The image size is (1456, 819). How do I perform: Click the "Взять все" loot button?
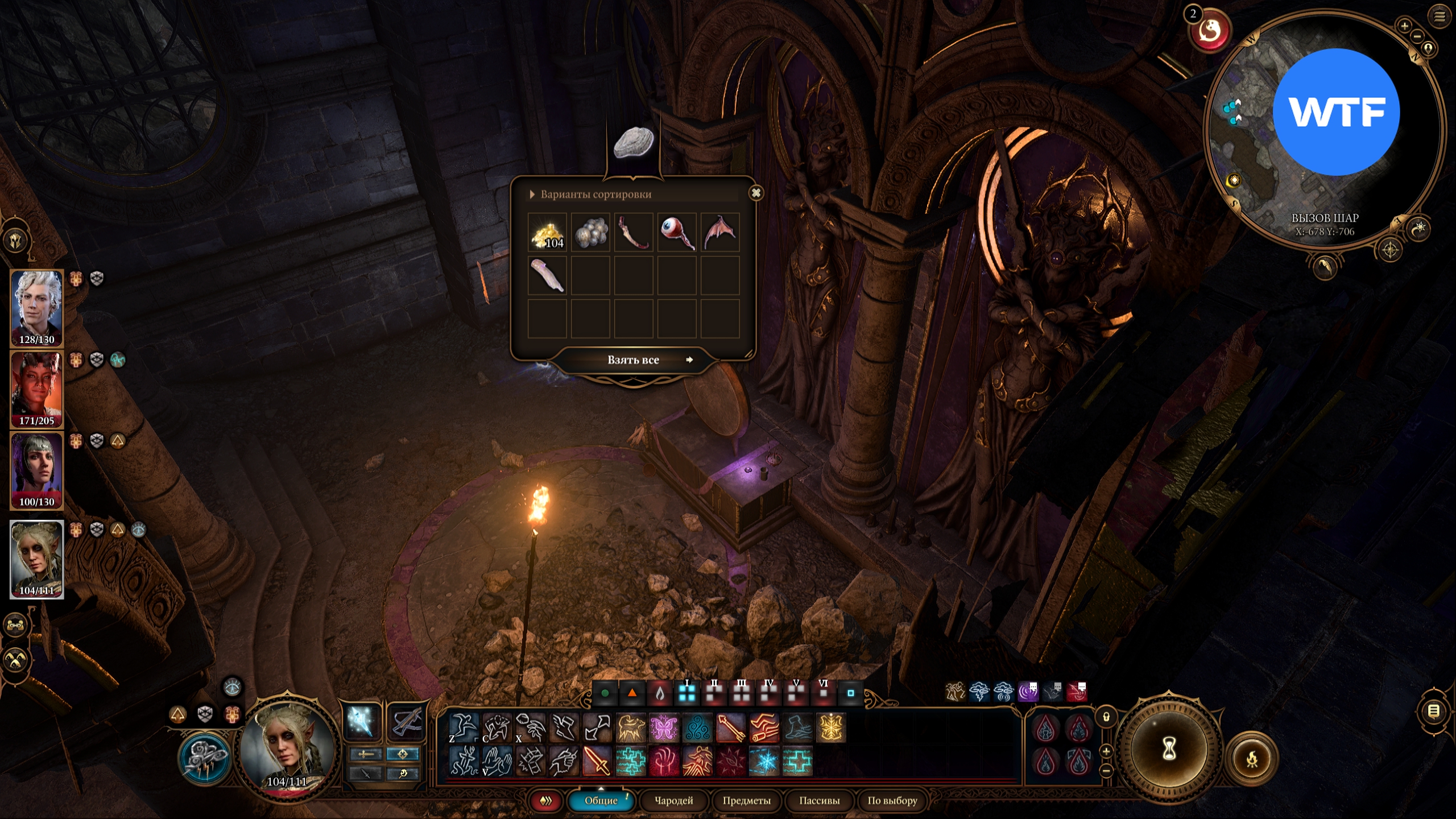(x=633, y=360)
